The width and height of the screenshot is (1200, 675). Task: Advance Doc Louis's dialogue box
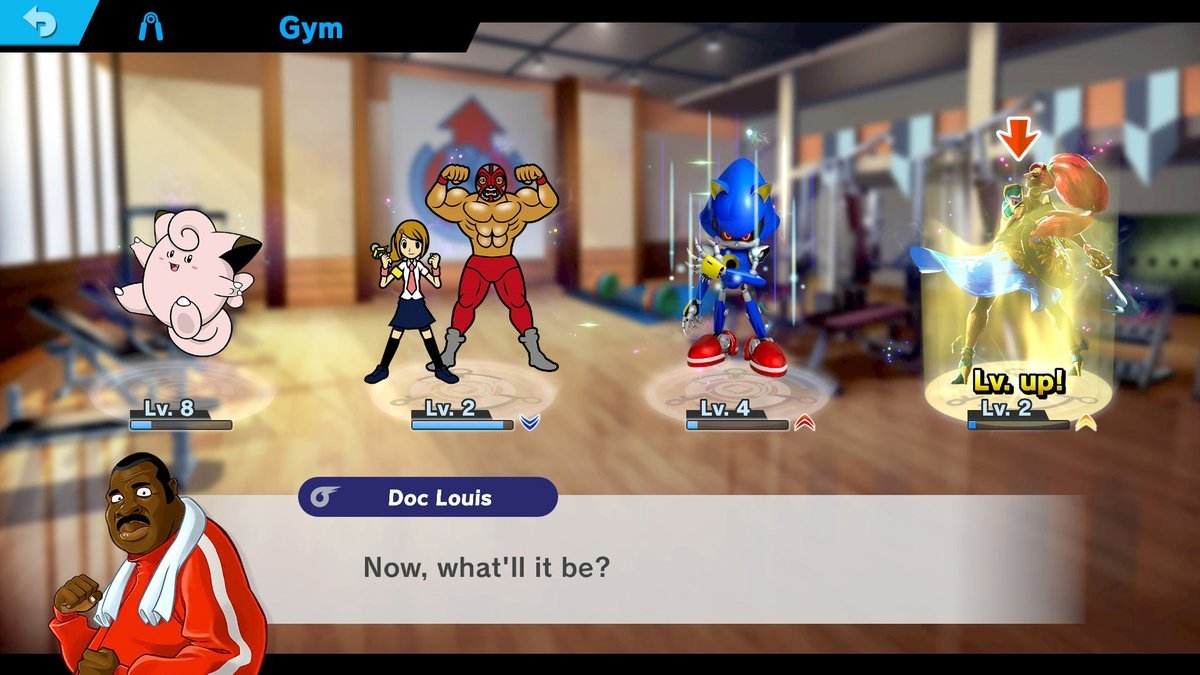690,568
